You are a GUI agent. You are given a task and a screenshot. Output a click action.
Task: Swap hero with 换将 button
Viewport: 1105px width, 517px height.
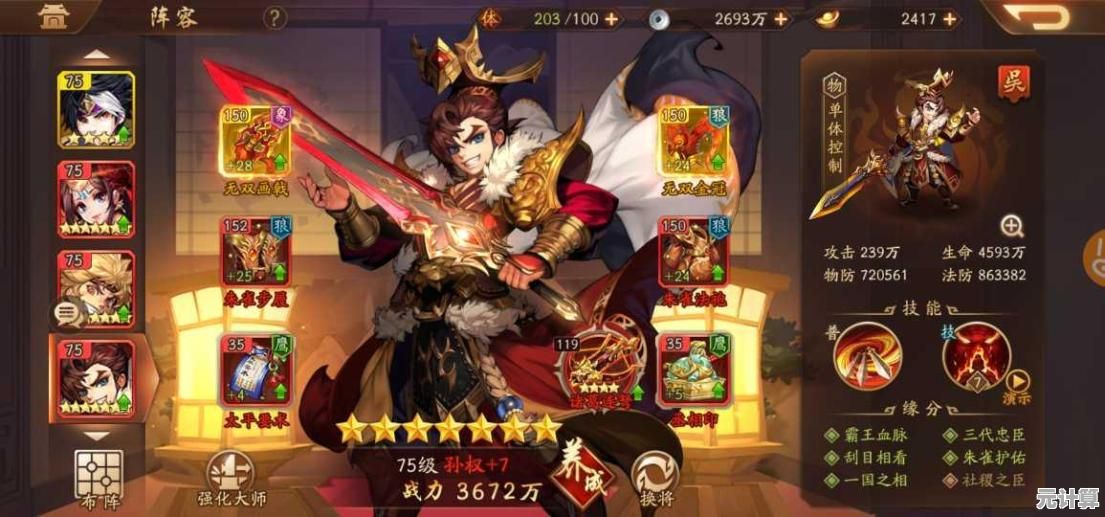pyautogui.click(x=655, y=475)
